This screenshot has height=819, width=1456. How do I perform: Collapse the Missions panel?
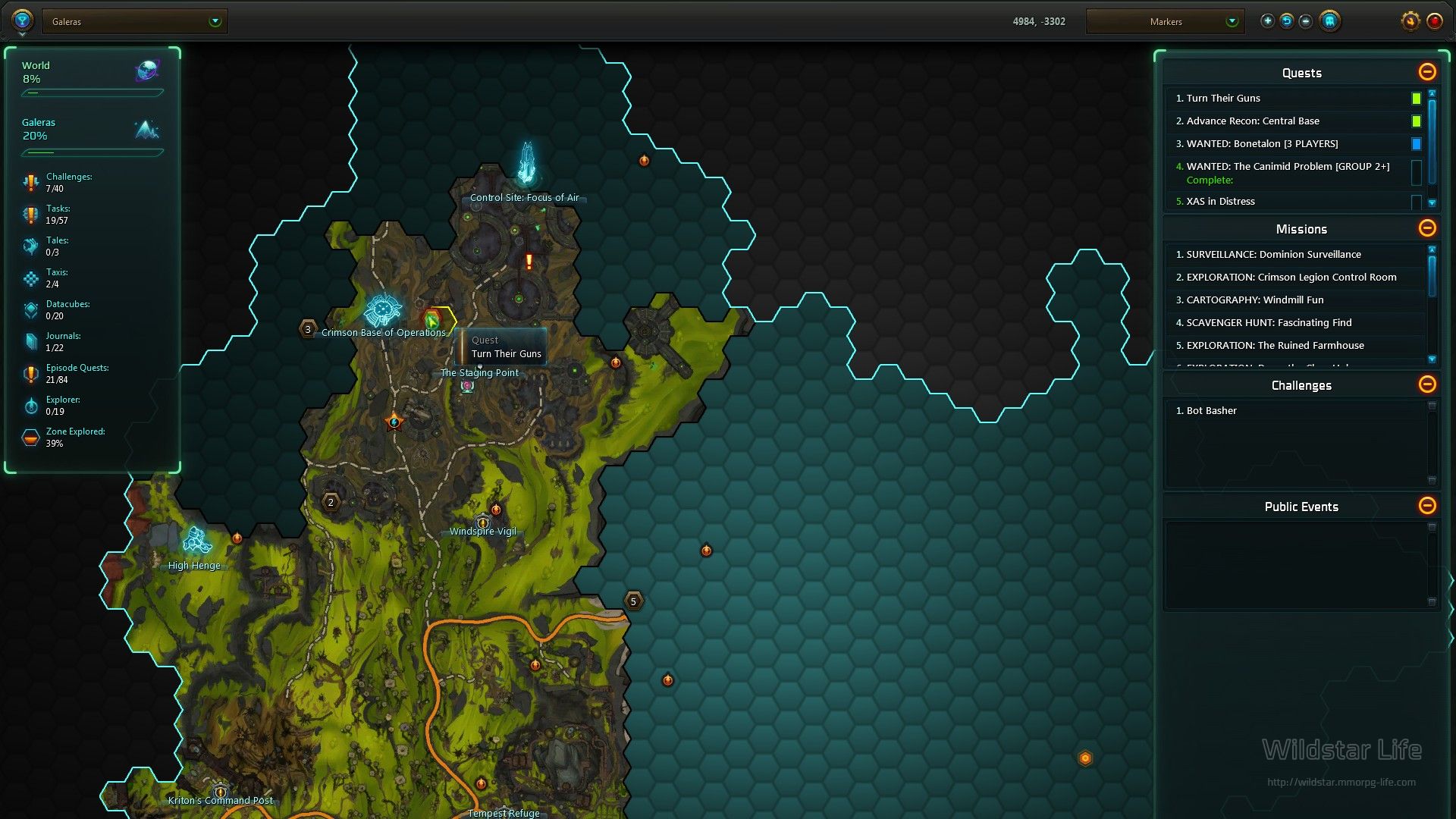(x=1426, y=228)
